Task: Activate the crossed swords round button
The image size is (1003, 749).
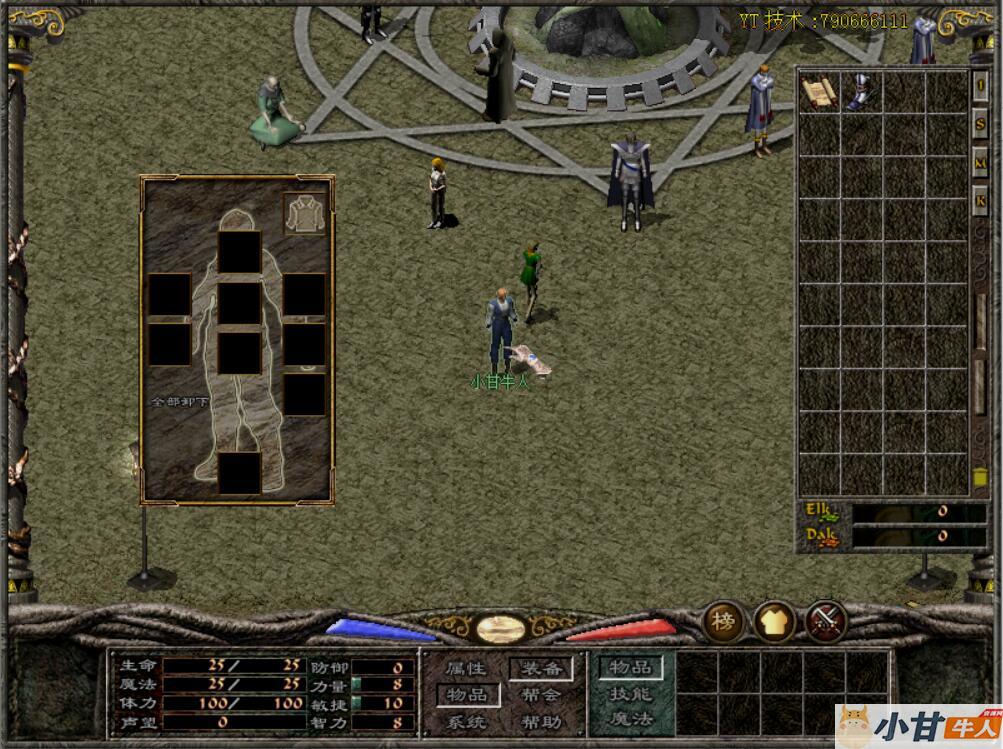Action: point(826,621)
